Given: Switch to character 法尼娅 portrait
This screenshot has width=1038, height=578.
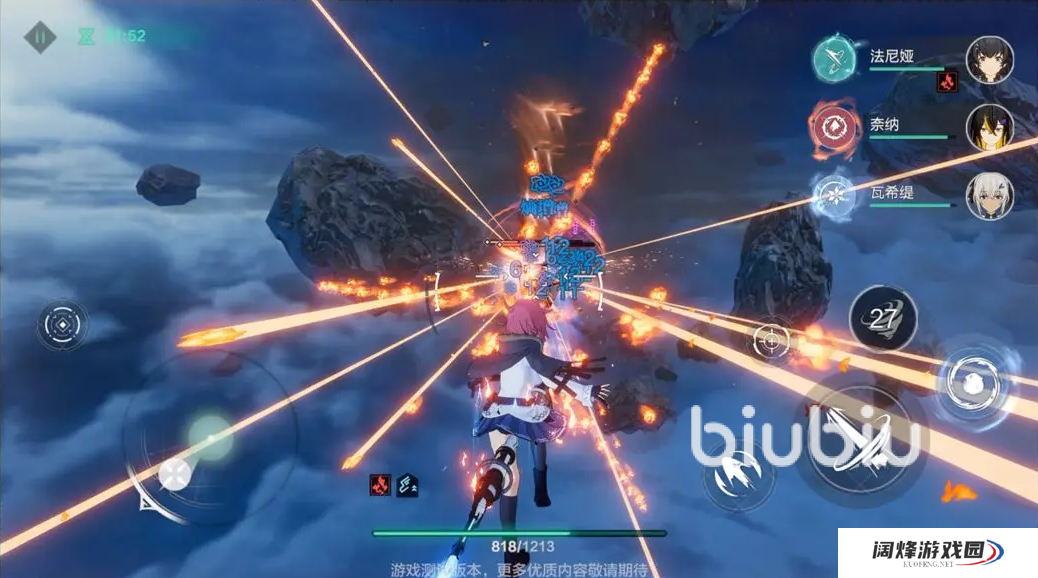Looking at the screenshot, I should pos(989,59).
